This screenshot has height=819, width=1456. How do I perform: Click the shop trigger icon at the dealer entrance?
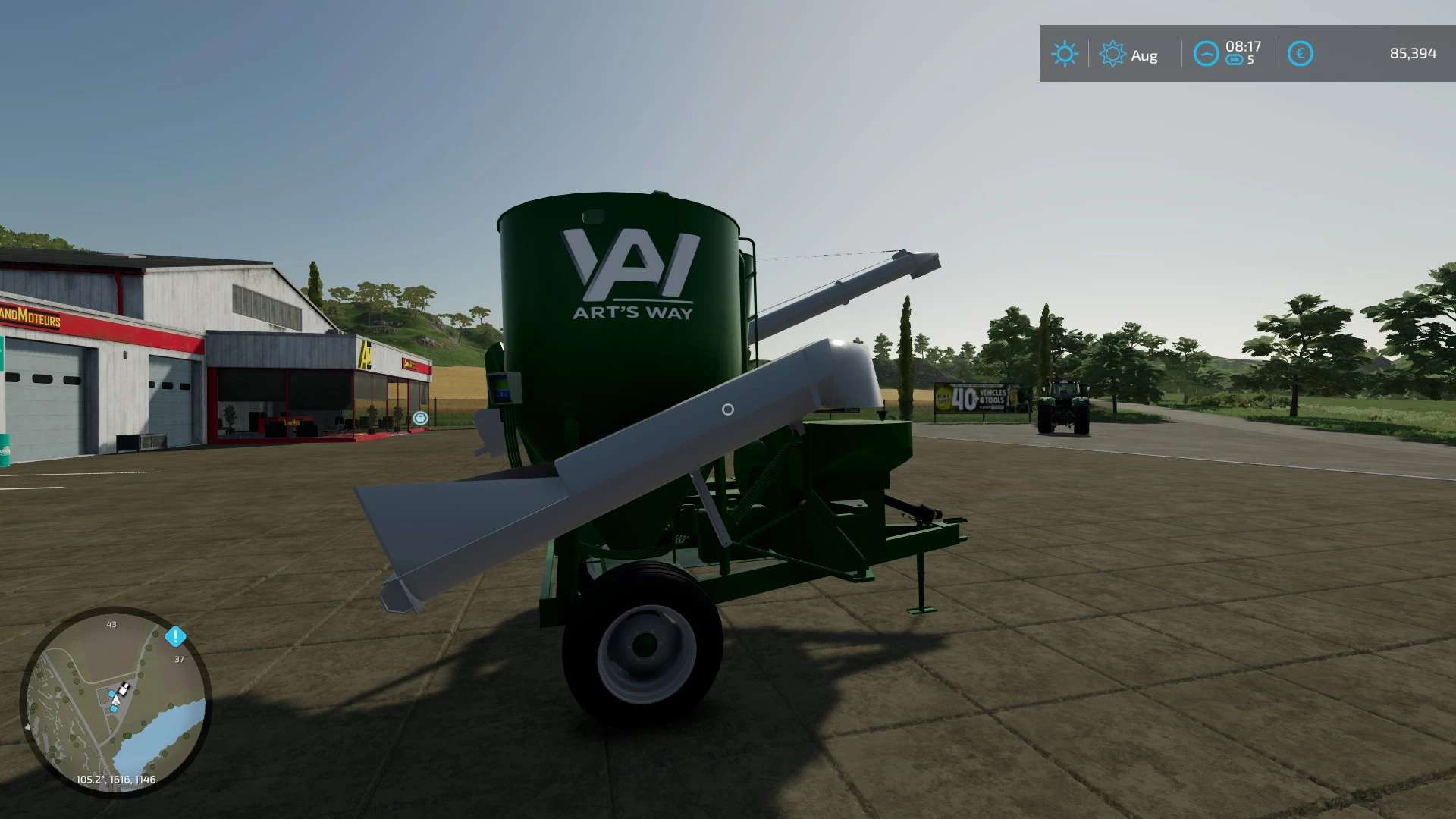(419, 416)
